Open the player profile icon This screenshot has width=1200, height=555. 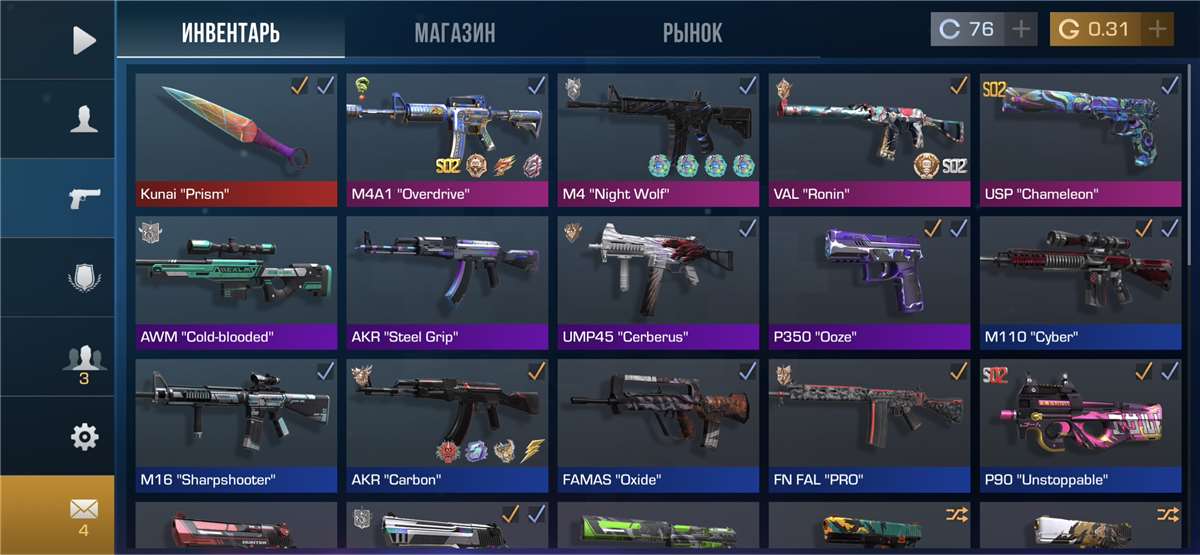pos(84,119)
